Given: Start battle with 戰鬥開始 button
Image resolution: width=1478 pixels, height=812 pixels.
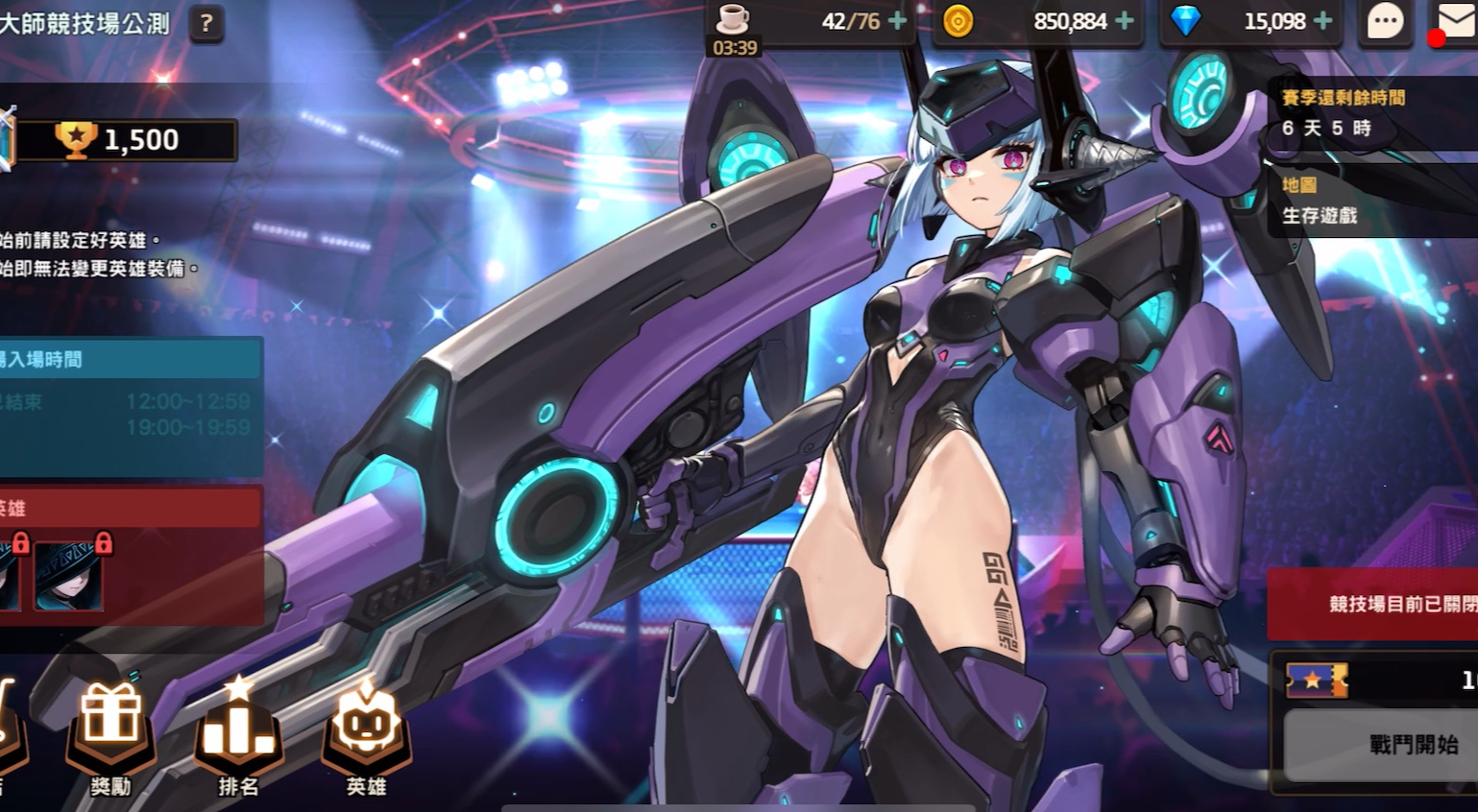Looking at the screenshot, I should (x=1412, y=745).
